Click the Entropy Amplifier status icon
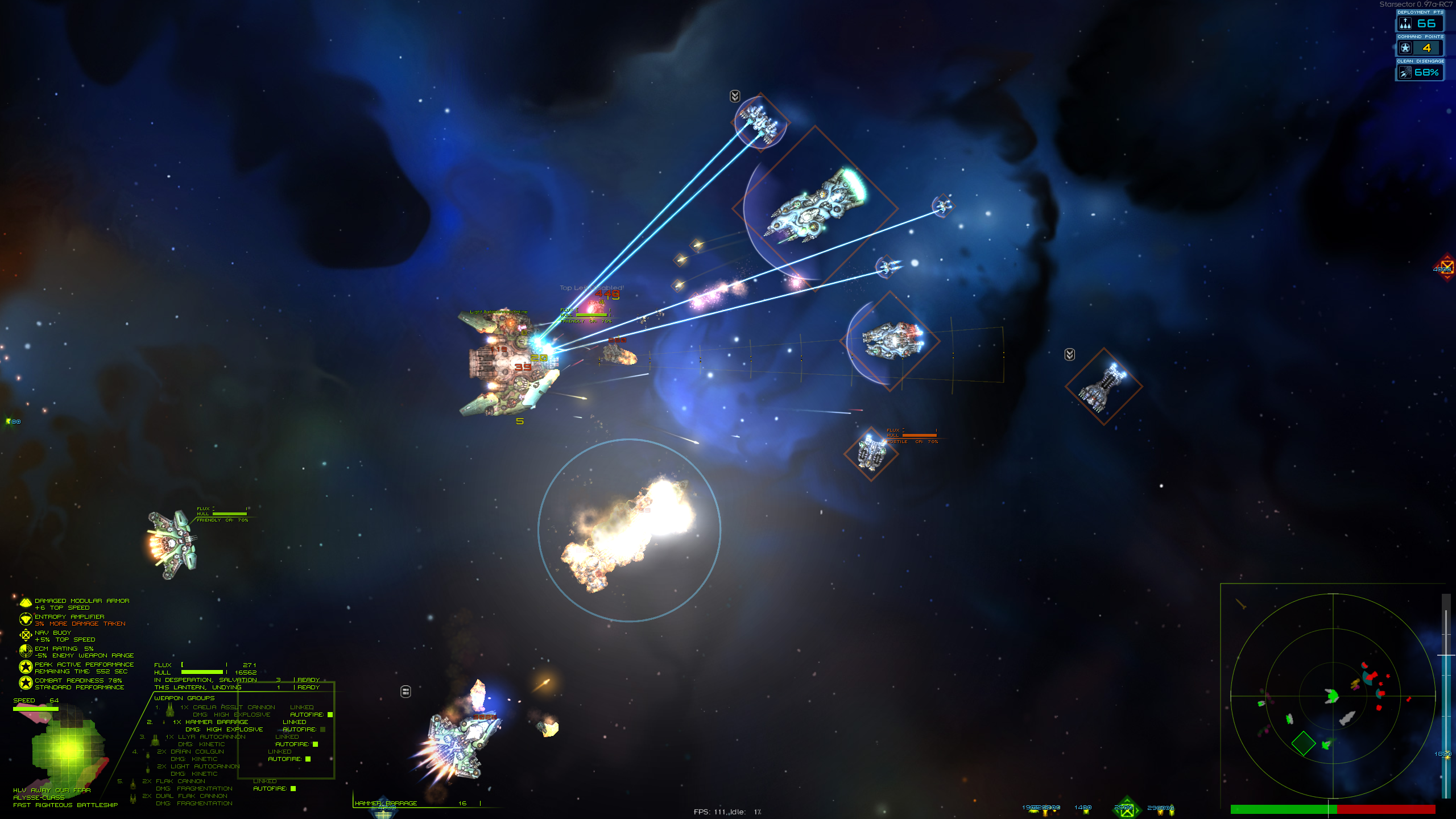The height and width of the screenshot is (819, 1456). [x=26, y=619]
